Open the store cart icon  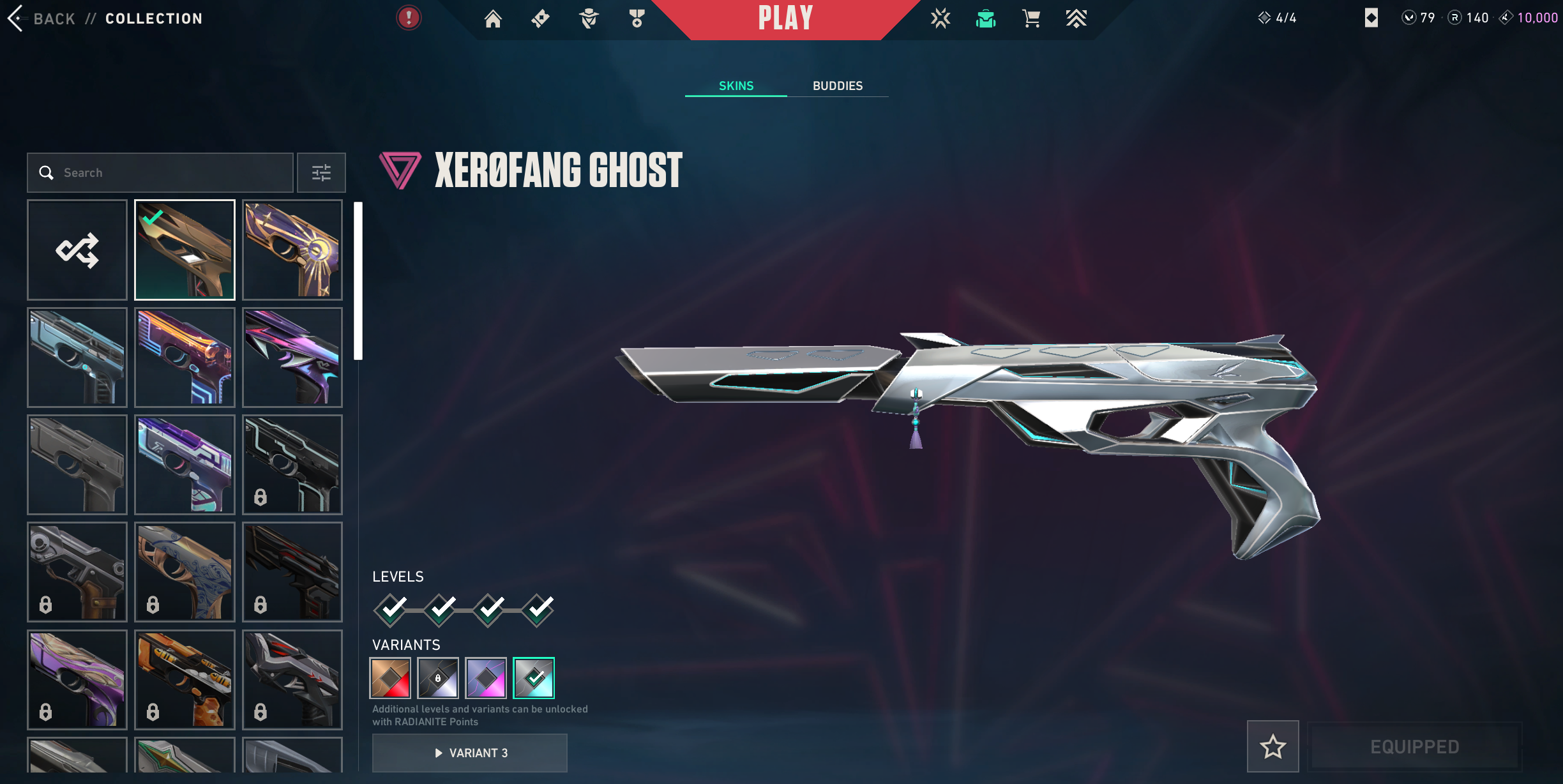click(1031, 19)
